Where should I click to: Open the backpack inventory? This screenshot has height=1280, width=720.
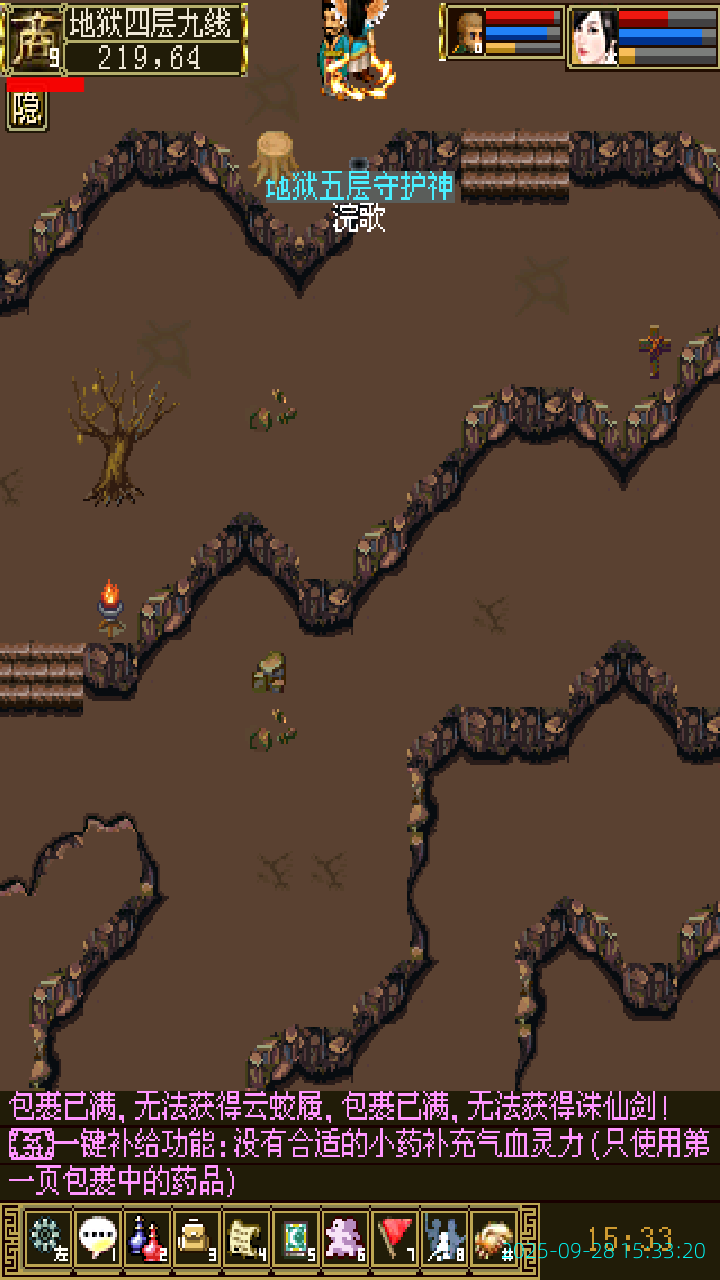(x=196, y=1239)
